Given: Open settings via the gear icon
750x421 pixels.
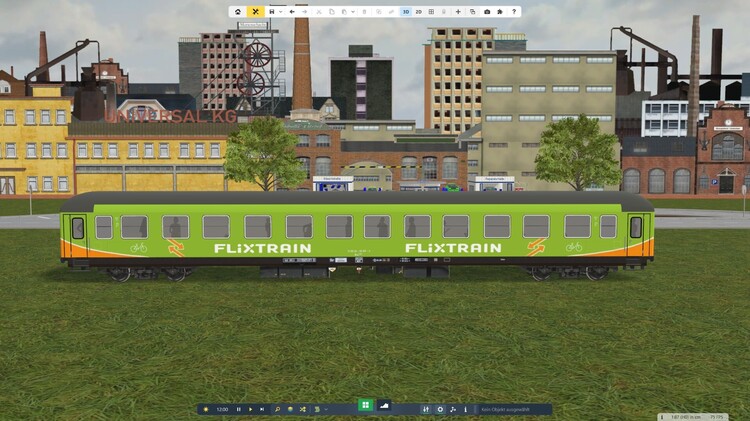Looking at the screenshot, I should coord(440,409).
